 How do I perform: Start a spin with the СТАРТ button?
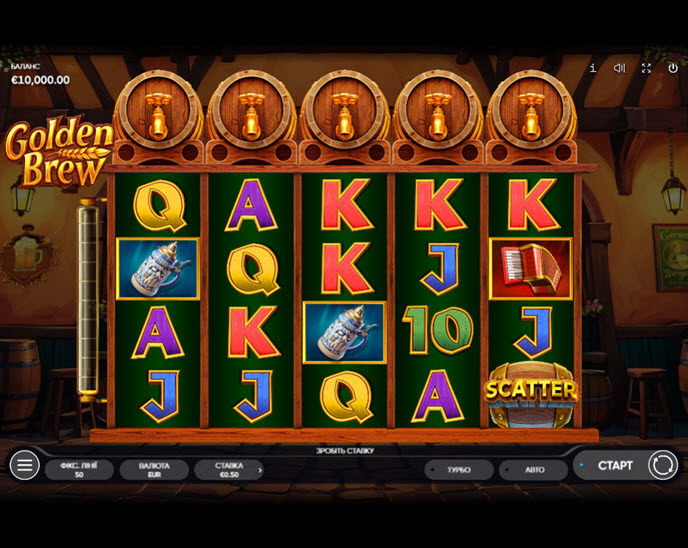click(614, 465)
